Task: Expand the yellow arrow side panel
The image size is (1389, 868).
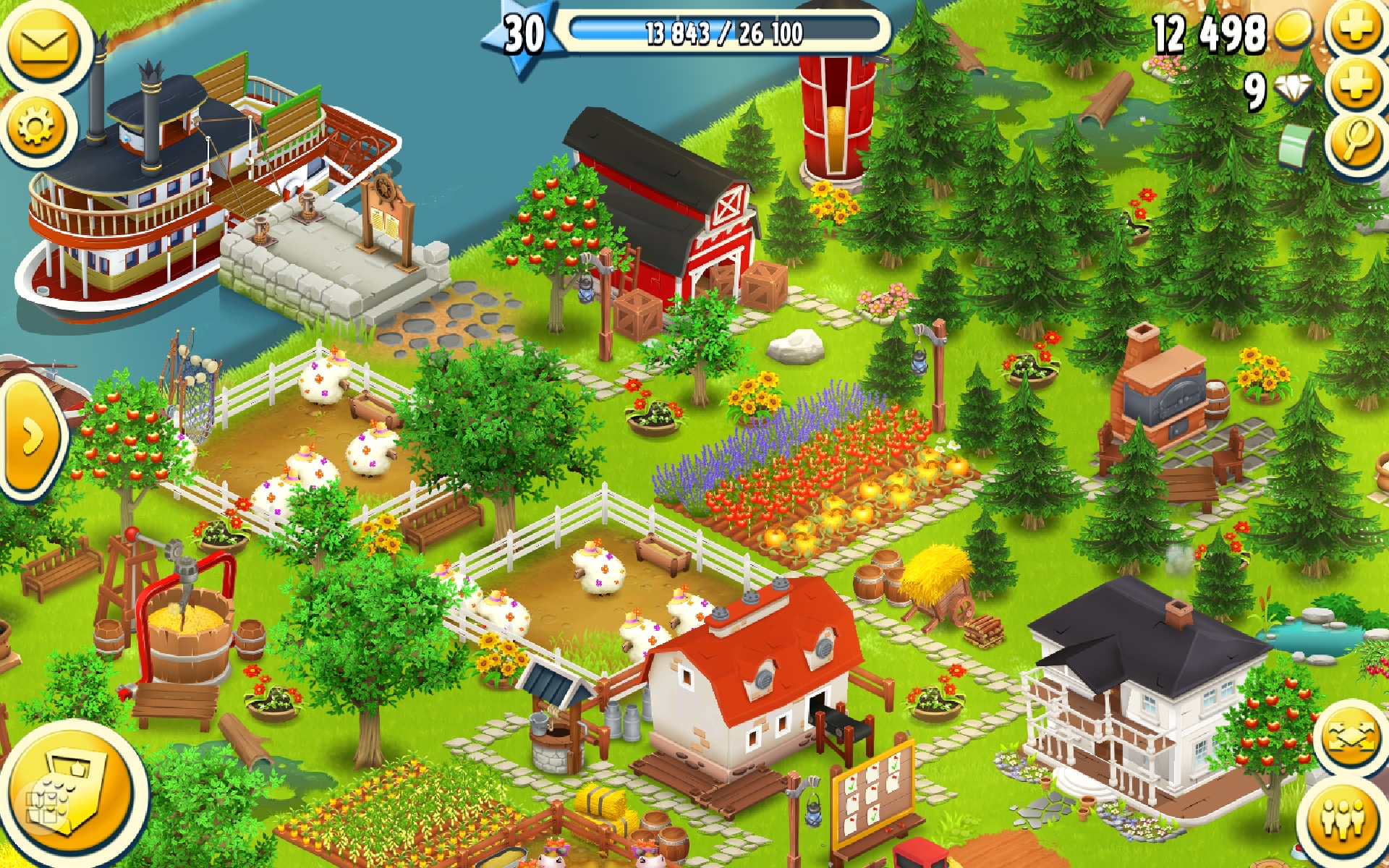Action: tap(30, 437)
